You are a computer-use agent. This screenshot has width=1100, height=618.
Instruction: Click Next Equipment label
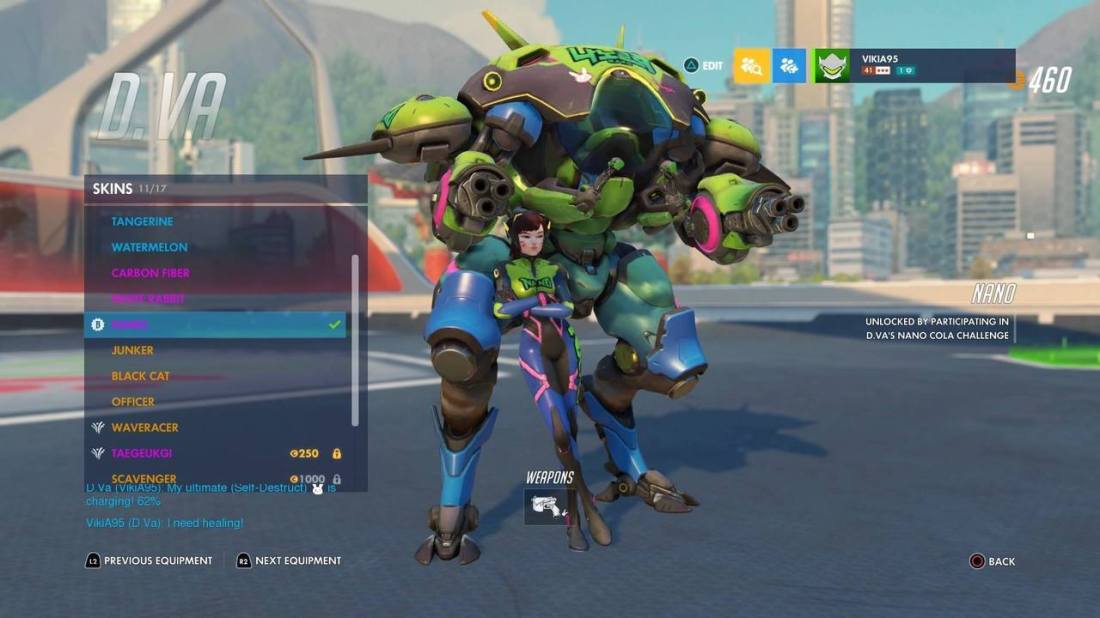coord(297,561)
